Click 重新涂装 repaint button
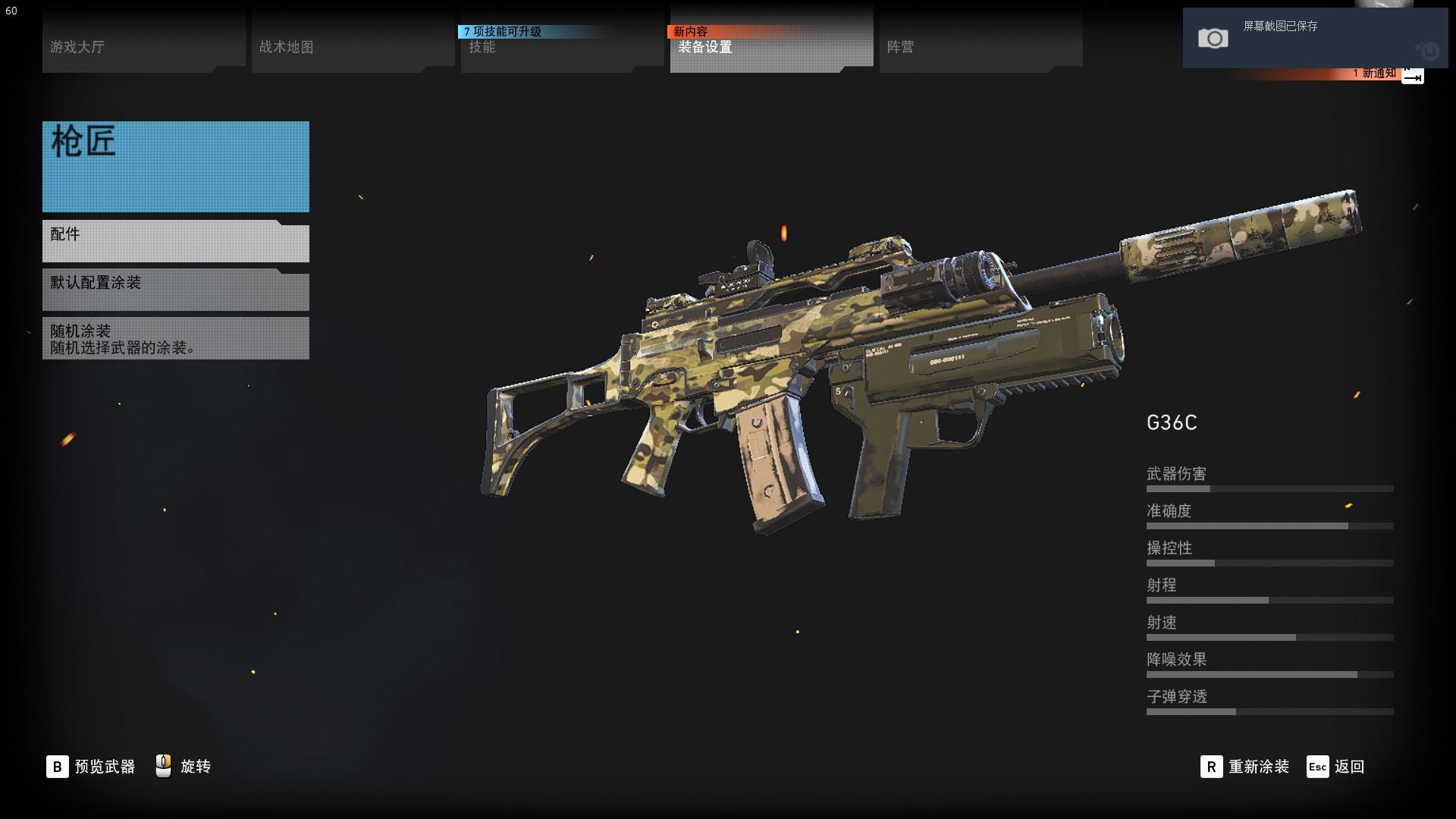The image size is (1456, 819). click(1245, 767)
